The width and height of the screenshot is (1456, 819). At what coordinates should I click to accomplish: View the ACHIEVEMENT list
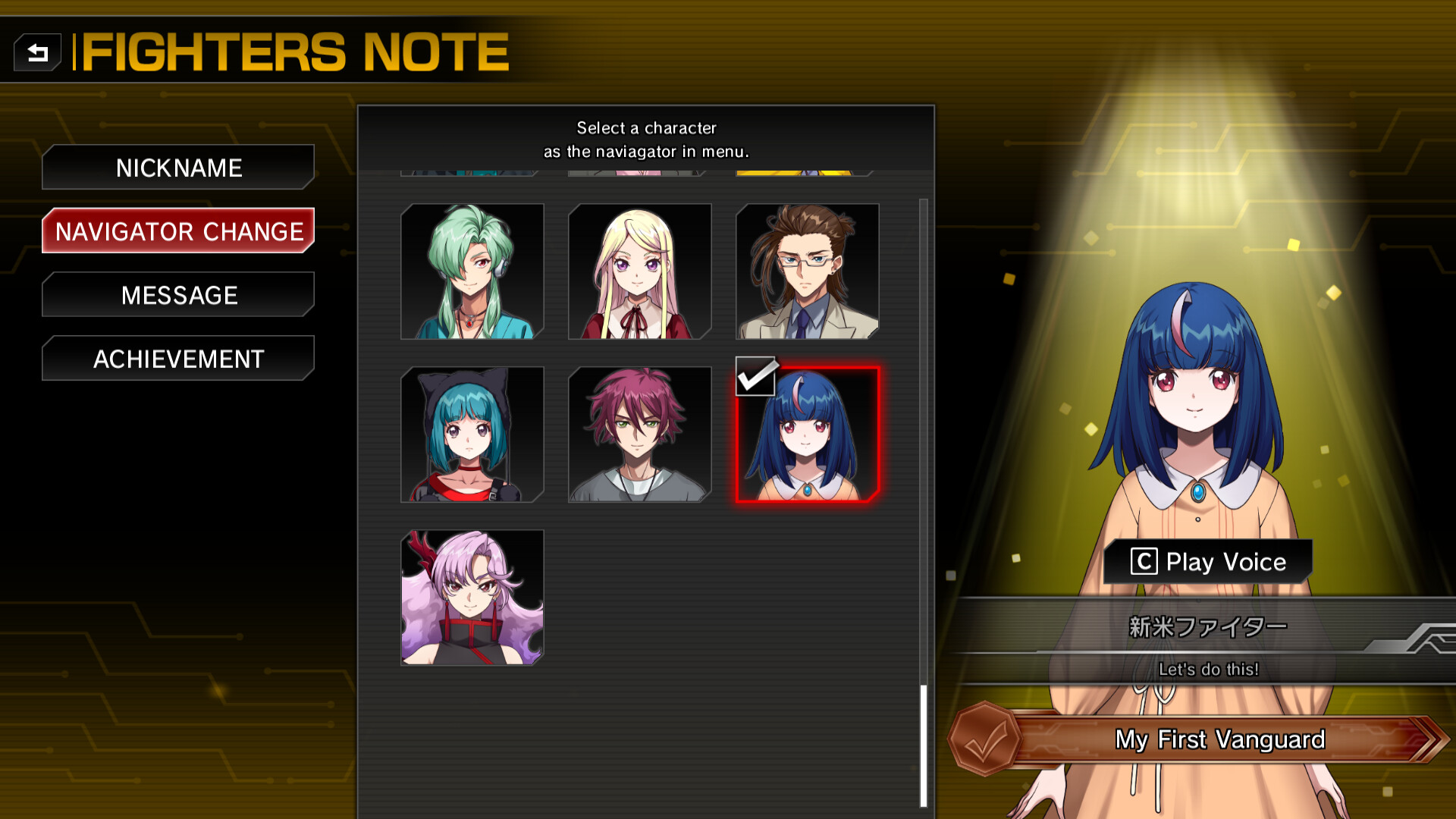pos(177,359)
